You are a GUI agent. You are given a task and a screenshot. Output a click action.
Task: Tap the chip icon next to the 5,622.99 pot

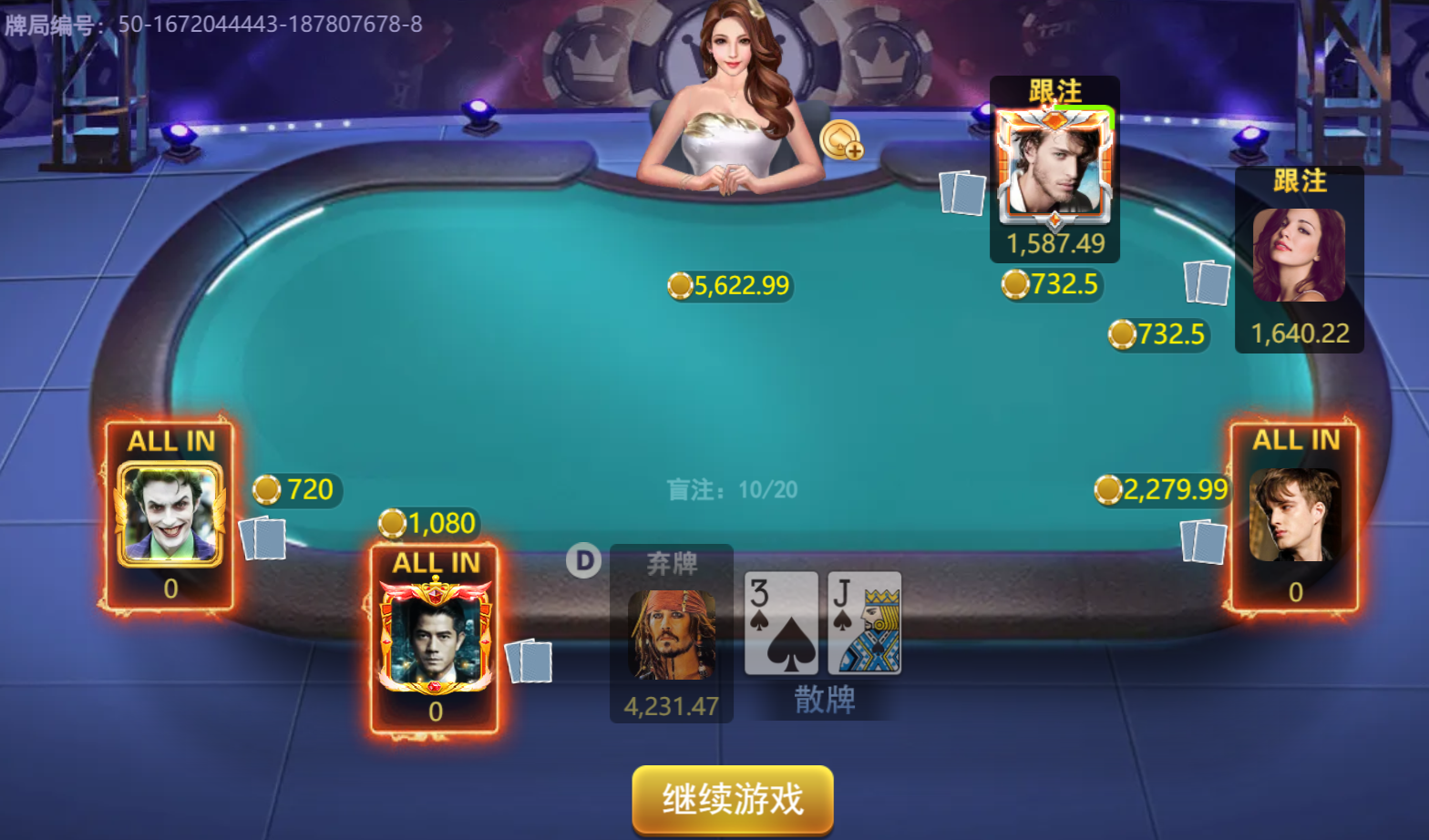pyautogui.click(x=680, y=285)
